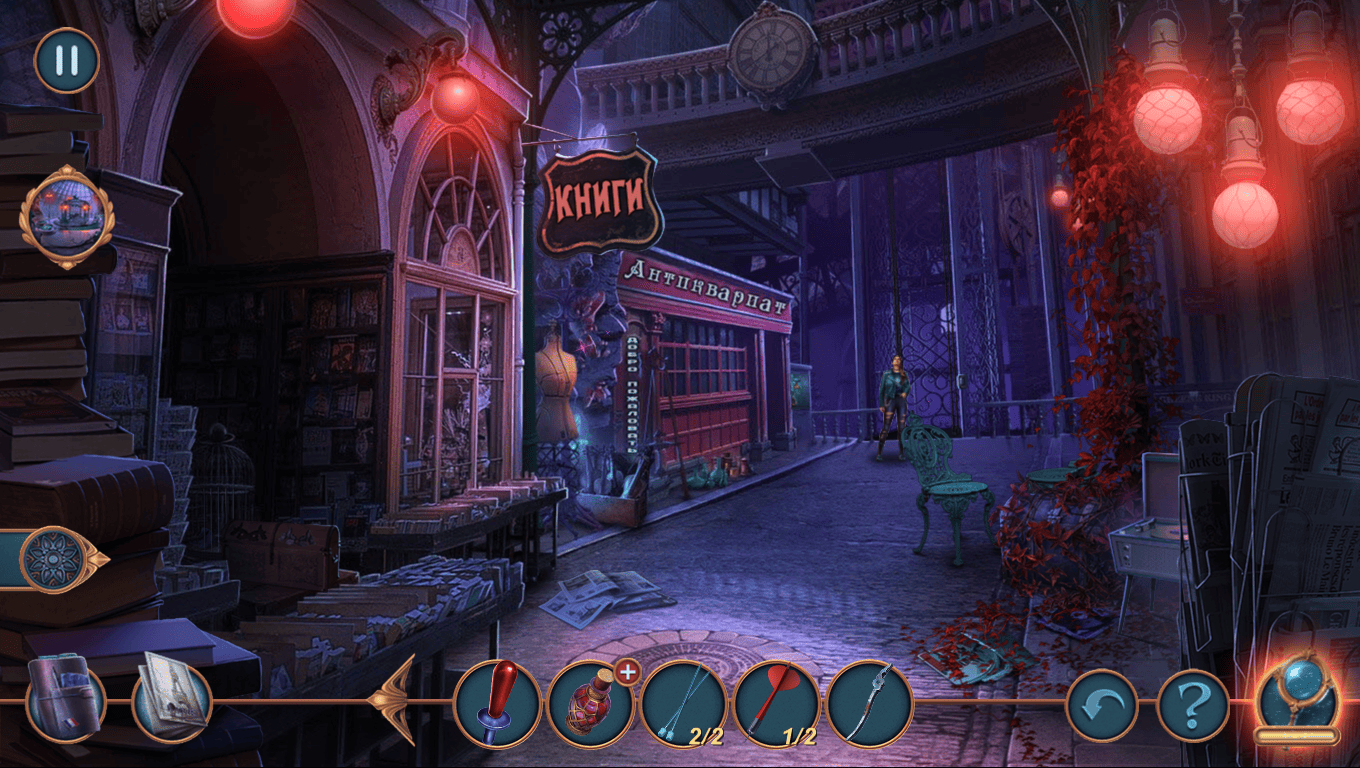Choose the arrows item marked 2/2
The width and height of the screenshot is (1360, 768).
click(684, 703)
